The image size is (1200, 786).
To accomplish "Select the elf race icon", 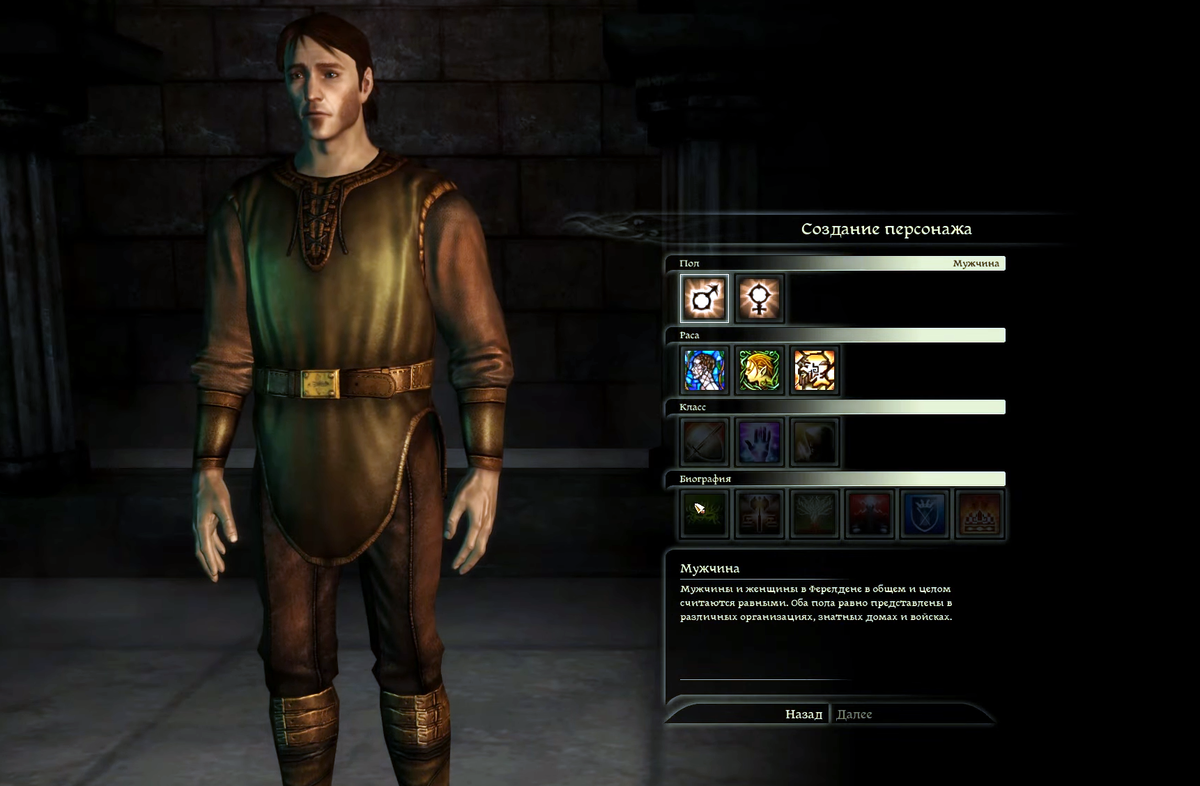I will [760, 370].
